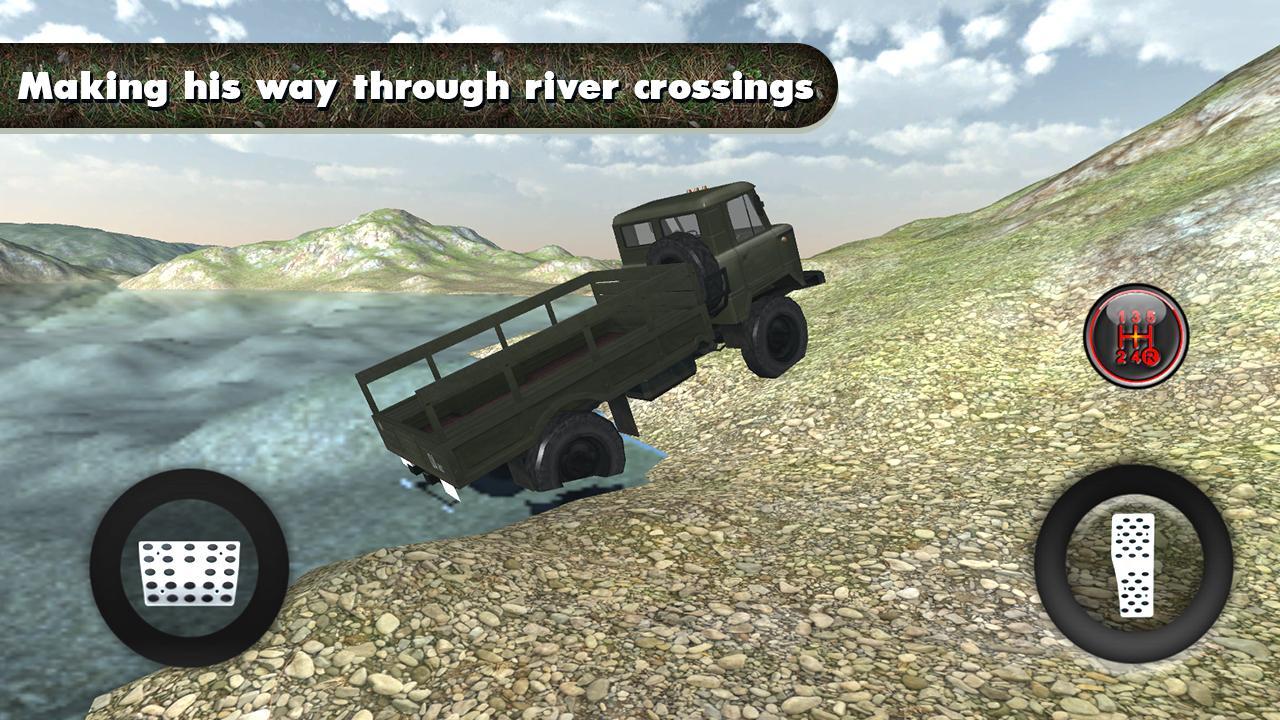Image resolution: width=1280 pixels, height=720 pixels.
Task: Tap the neutral cross of the H-pattern shifter
Action: coord(1135,336)
